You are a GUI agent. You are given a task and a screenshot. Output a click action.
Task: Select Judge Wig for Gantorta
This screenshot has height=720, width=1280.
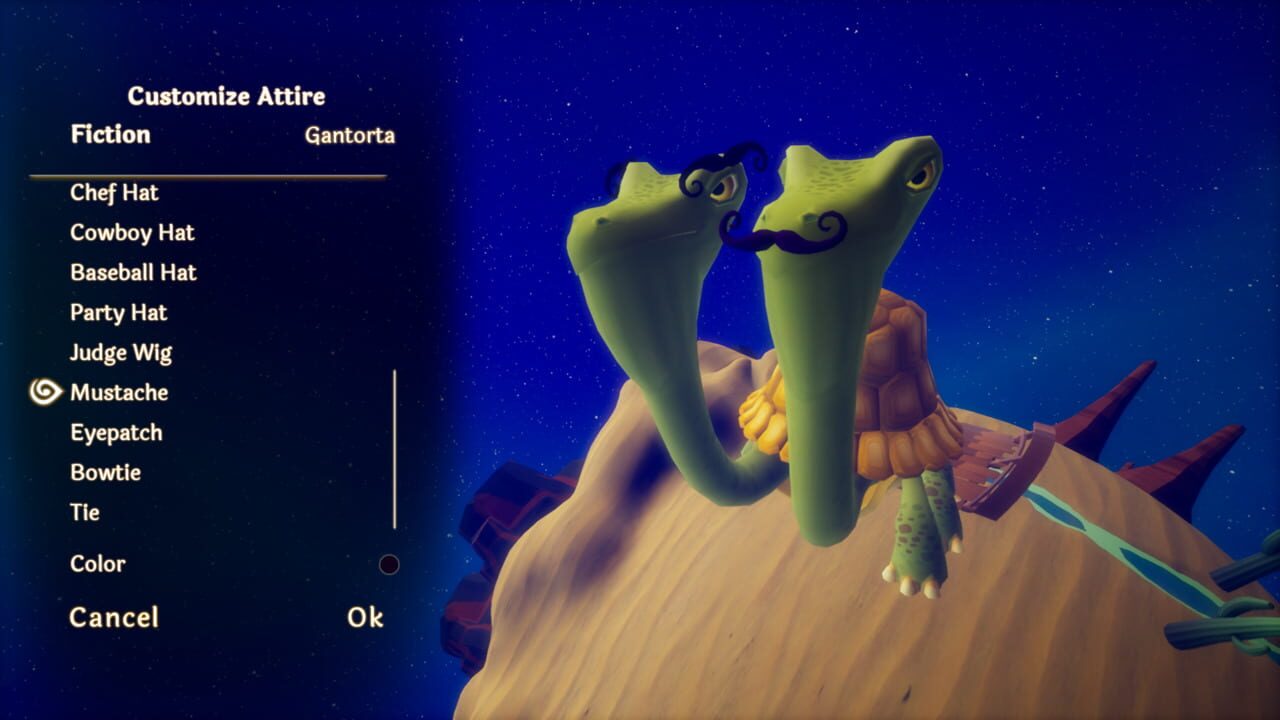(119, 353)
